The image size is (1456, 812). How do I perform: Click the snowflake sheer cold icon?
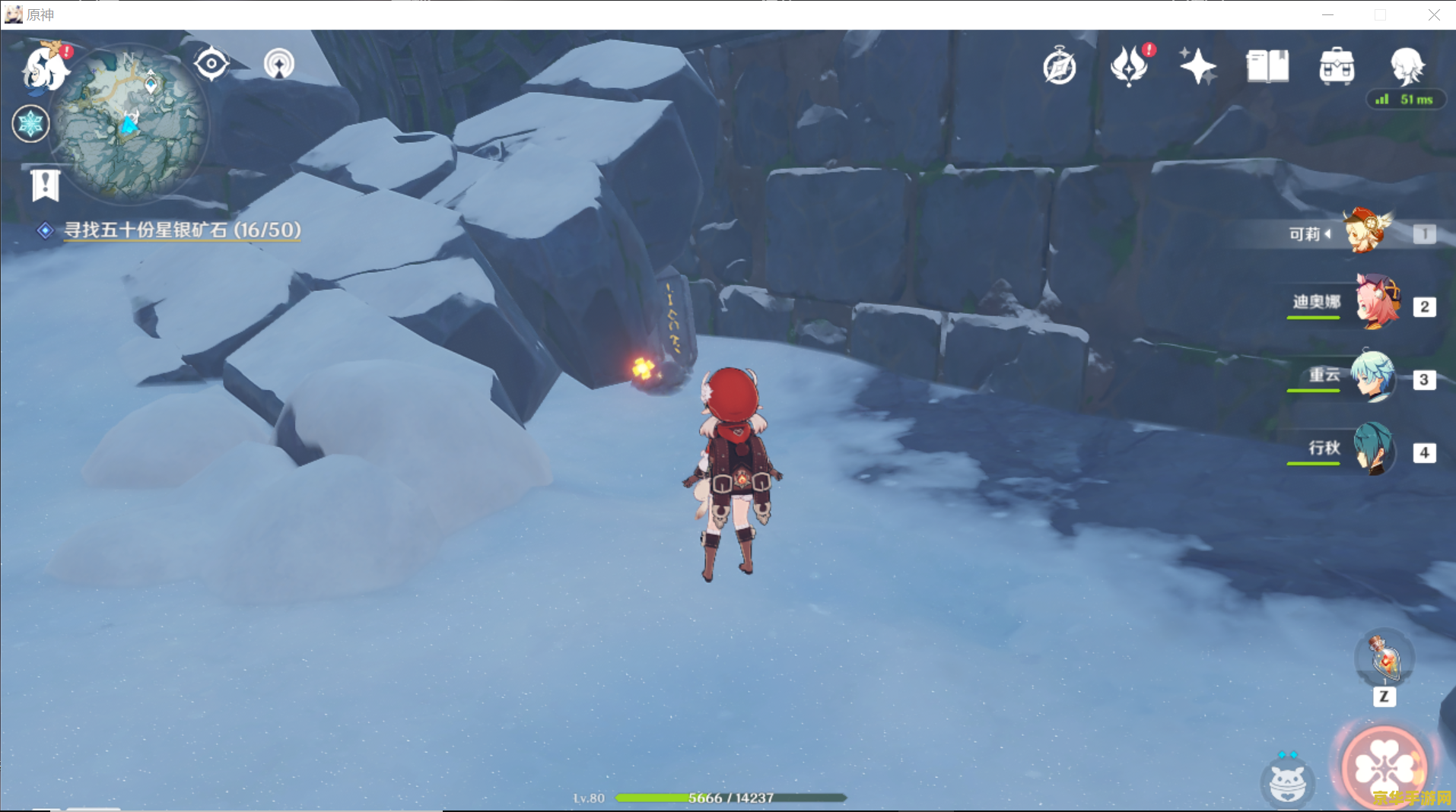(x=31, y=124)
